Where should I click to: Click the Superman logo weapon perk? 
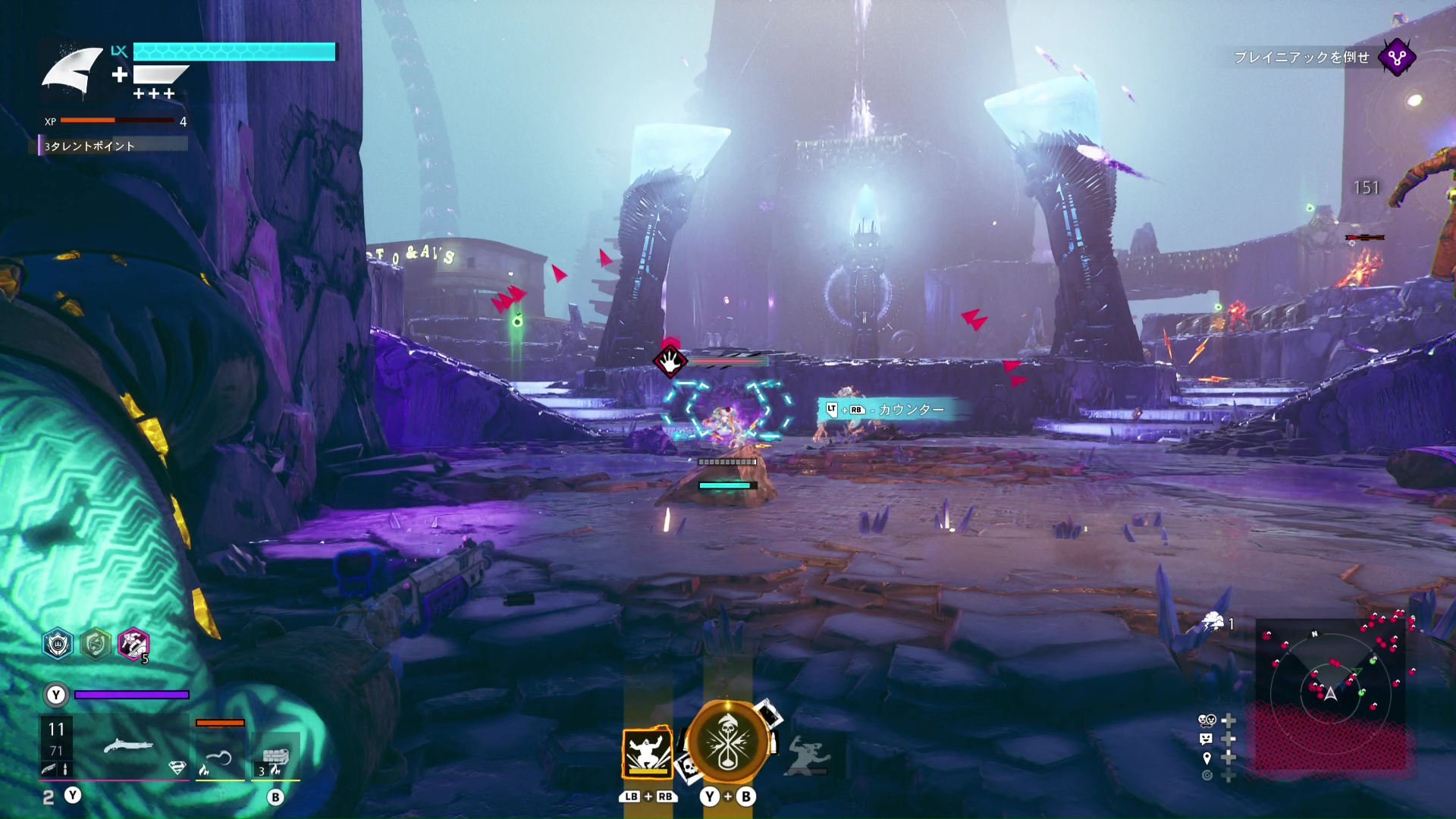177,768
